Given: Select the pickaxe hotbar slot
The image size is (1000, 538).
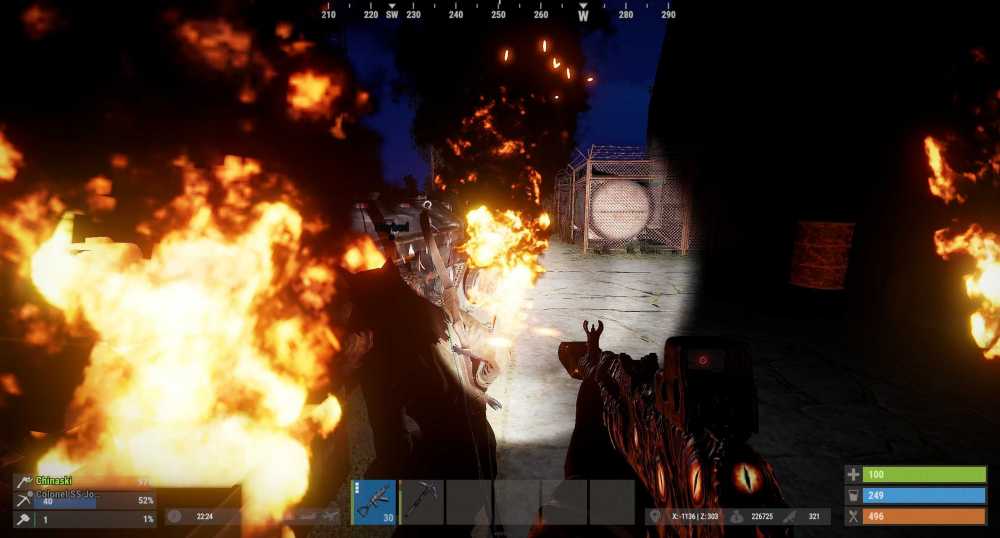Looking at the screenshot, I should point(422,502).
